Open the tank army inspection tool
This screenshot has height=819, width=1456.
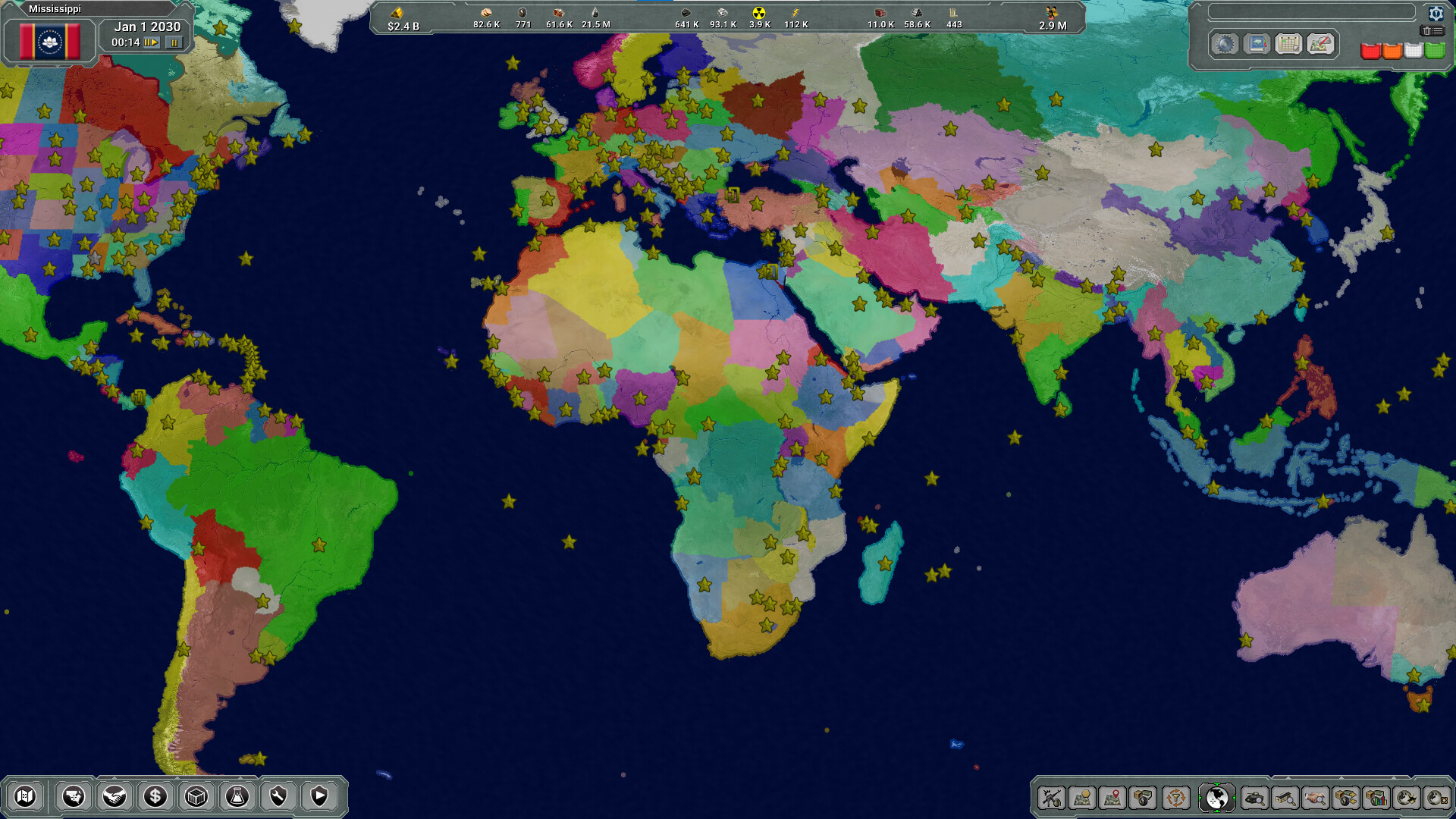click(x=1254, y=799)
